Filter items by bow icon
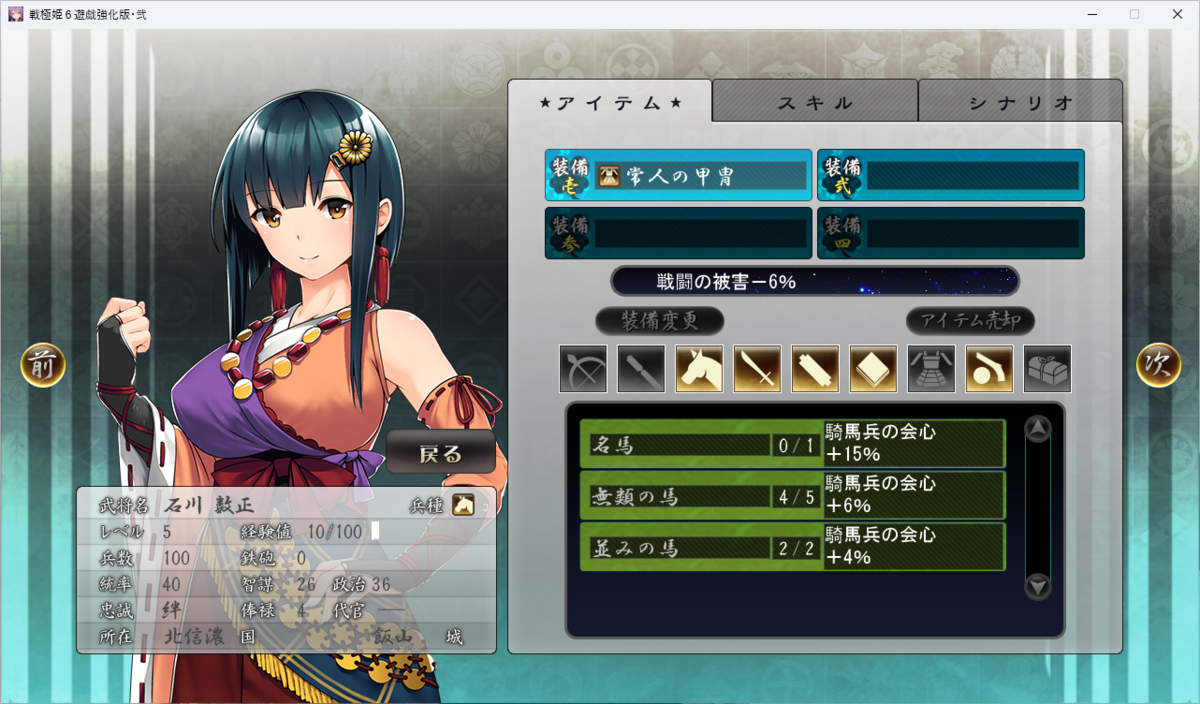This screenshot has width=1200, height=704. tap(583, 369)
